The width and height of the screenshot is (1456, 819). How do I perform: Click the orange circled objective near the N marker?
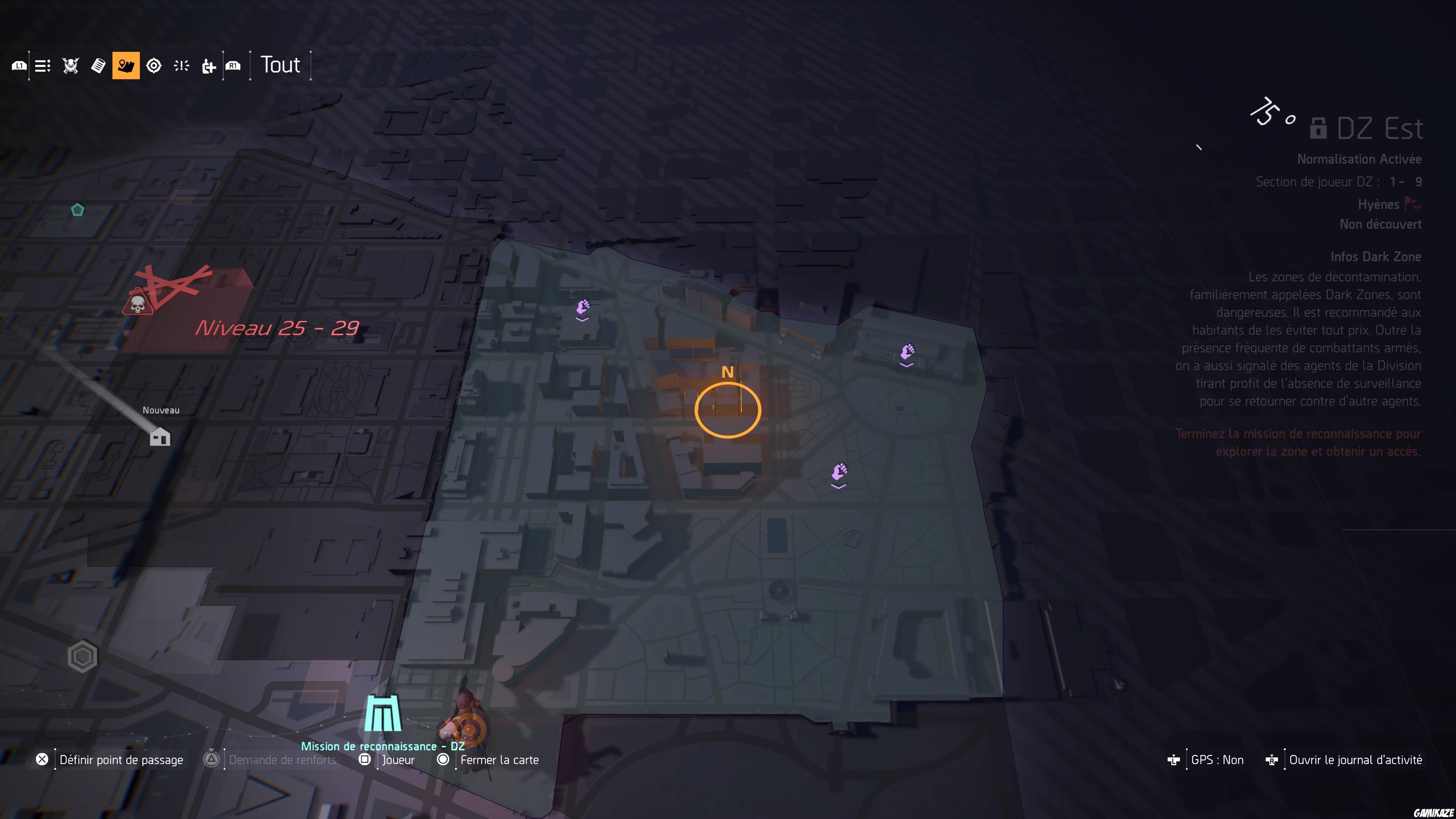728,410
